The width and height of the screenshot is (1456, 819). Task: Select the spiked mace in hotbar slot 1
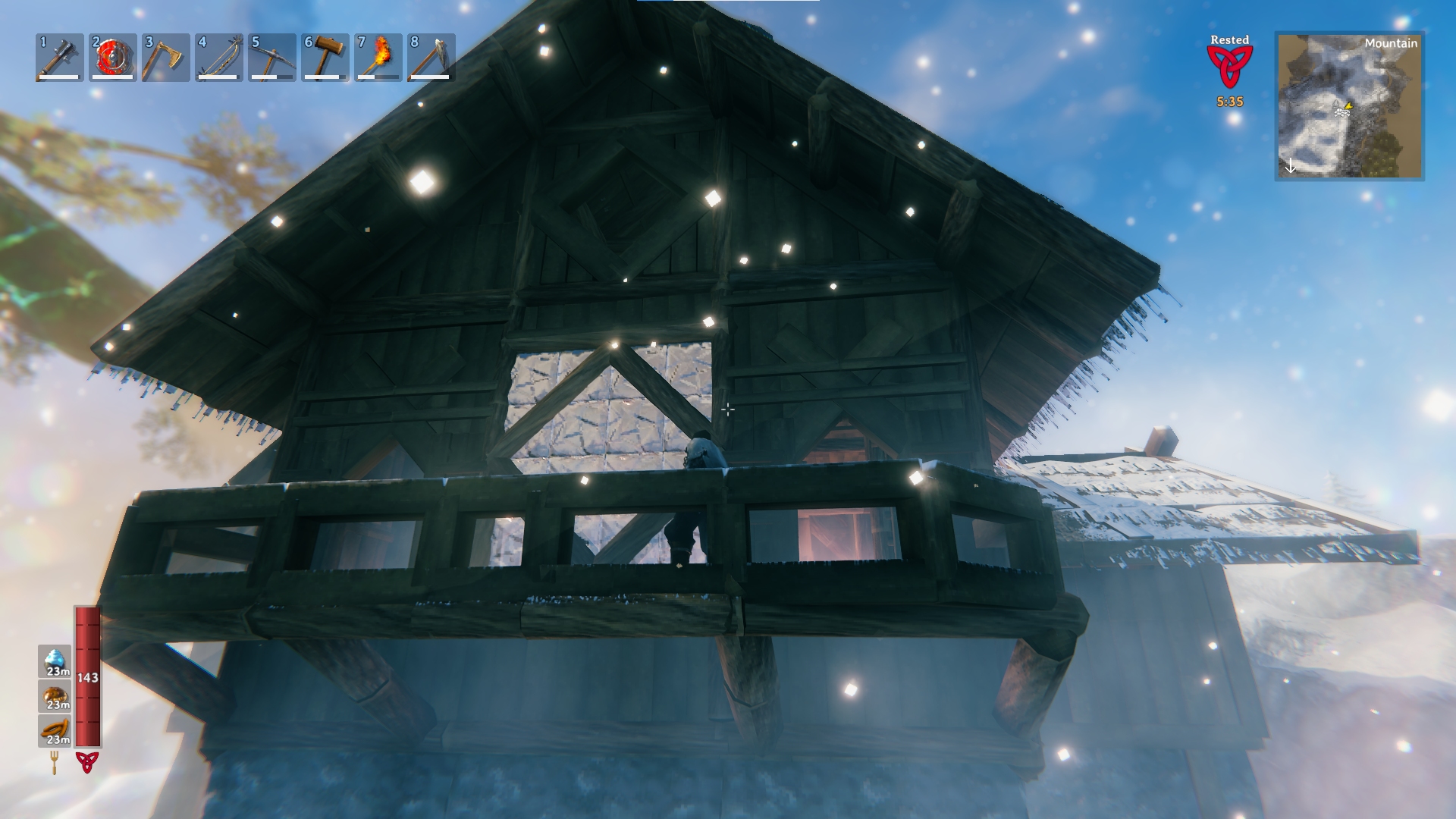tap(60, 57)
